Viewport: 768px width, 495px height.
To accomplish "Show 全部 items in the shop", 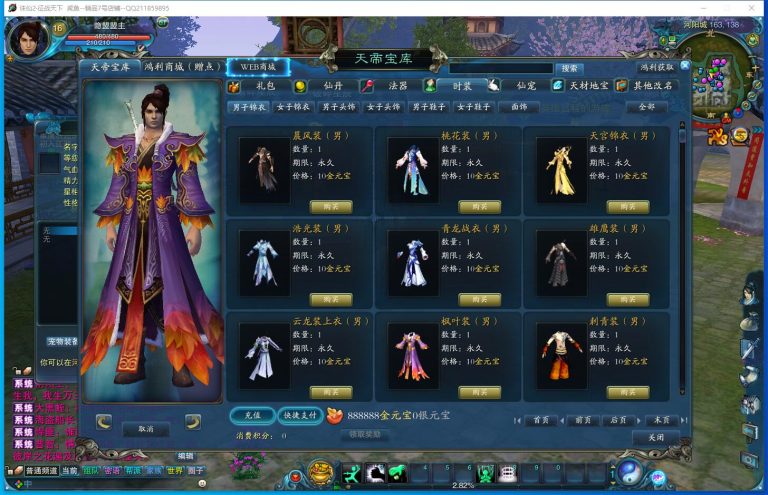I will pyautogui.click(x=646, y=106).
